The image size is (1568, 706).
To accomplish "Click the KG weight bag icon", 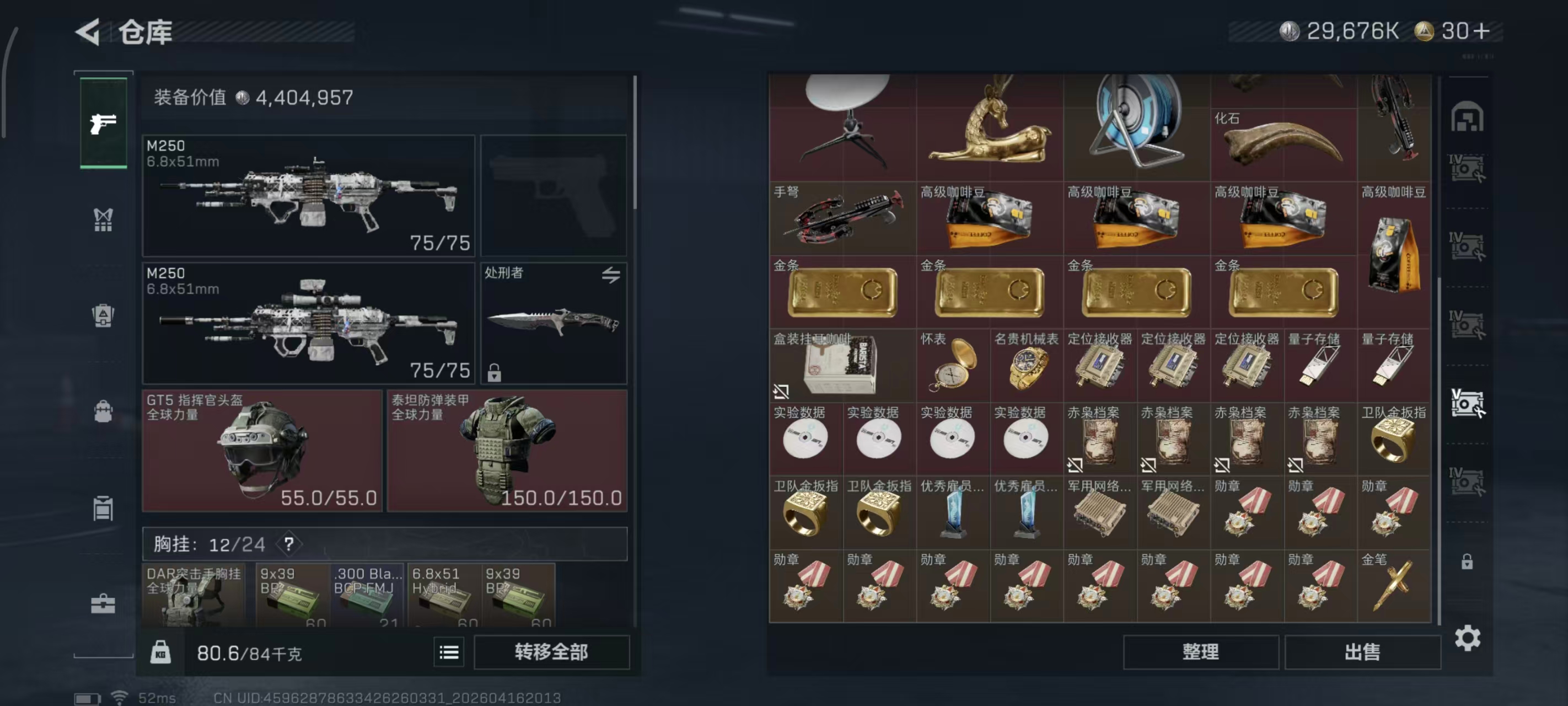I will [160, 652].
